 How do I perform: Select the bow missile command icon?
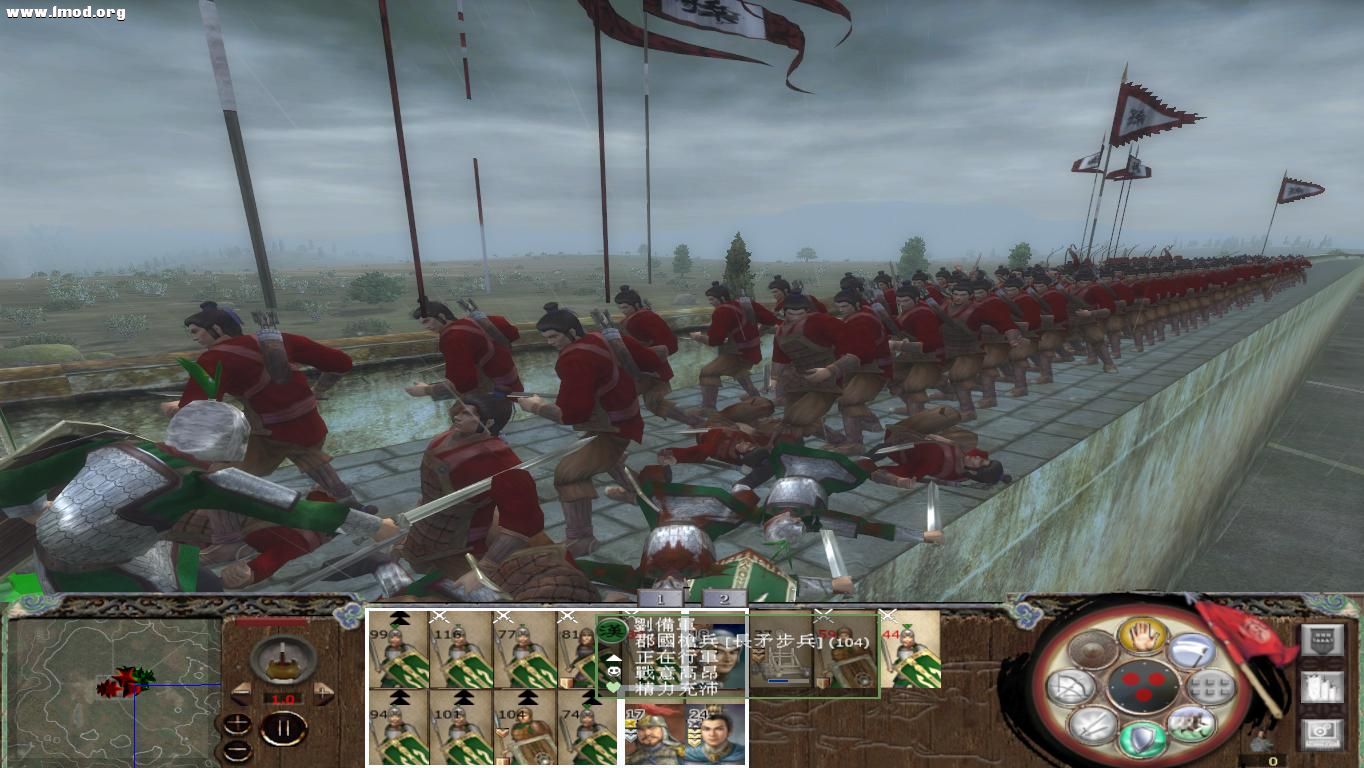[x=1069, y=687]
